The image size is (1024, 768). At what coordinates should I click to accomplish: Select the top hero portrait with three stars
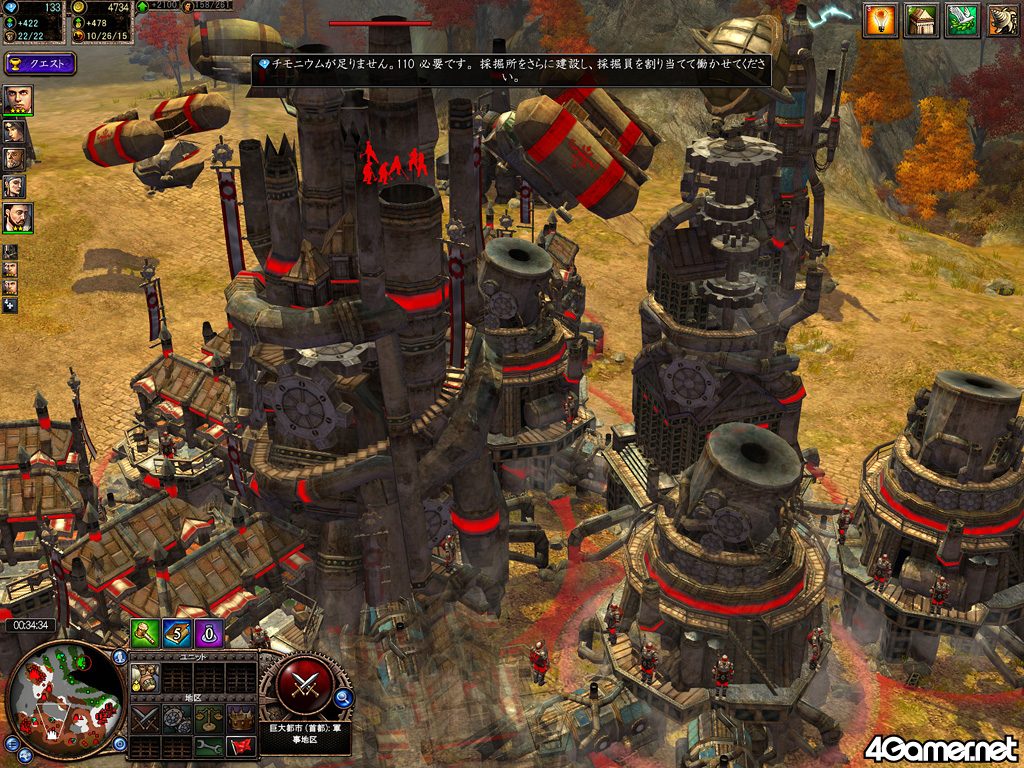[18, 100]
